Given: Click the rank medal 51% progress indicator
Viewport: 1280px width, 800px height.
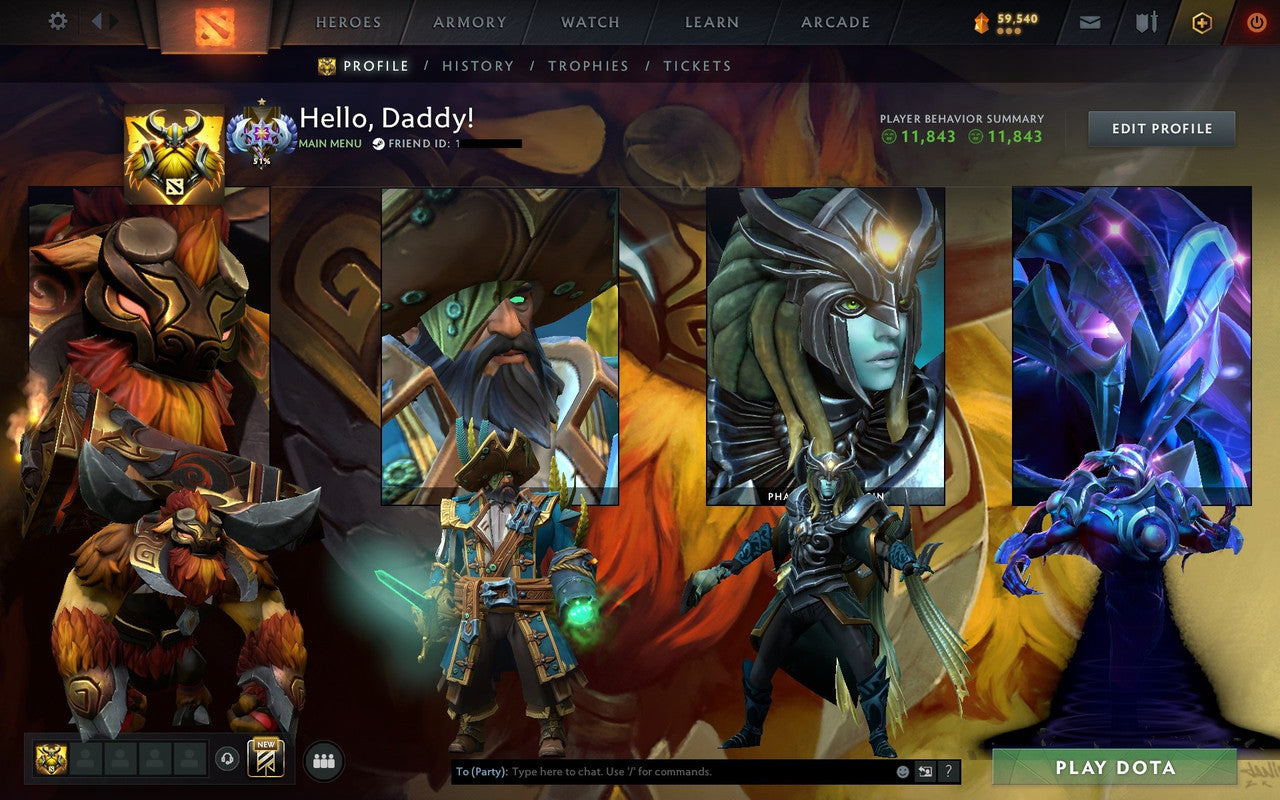Looking at the screenshot, I should pyautogui.click(x=263, y=135).
